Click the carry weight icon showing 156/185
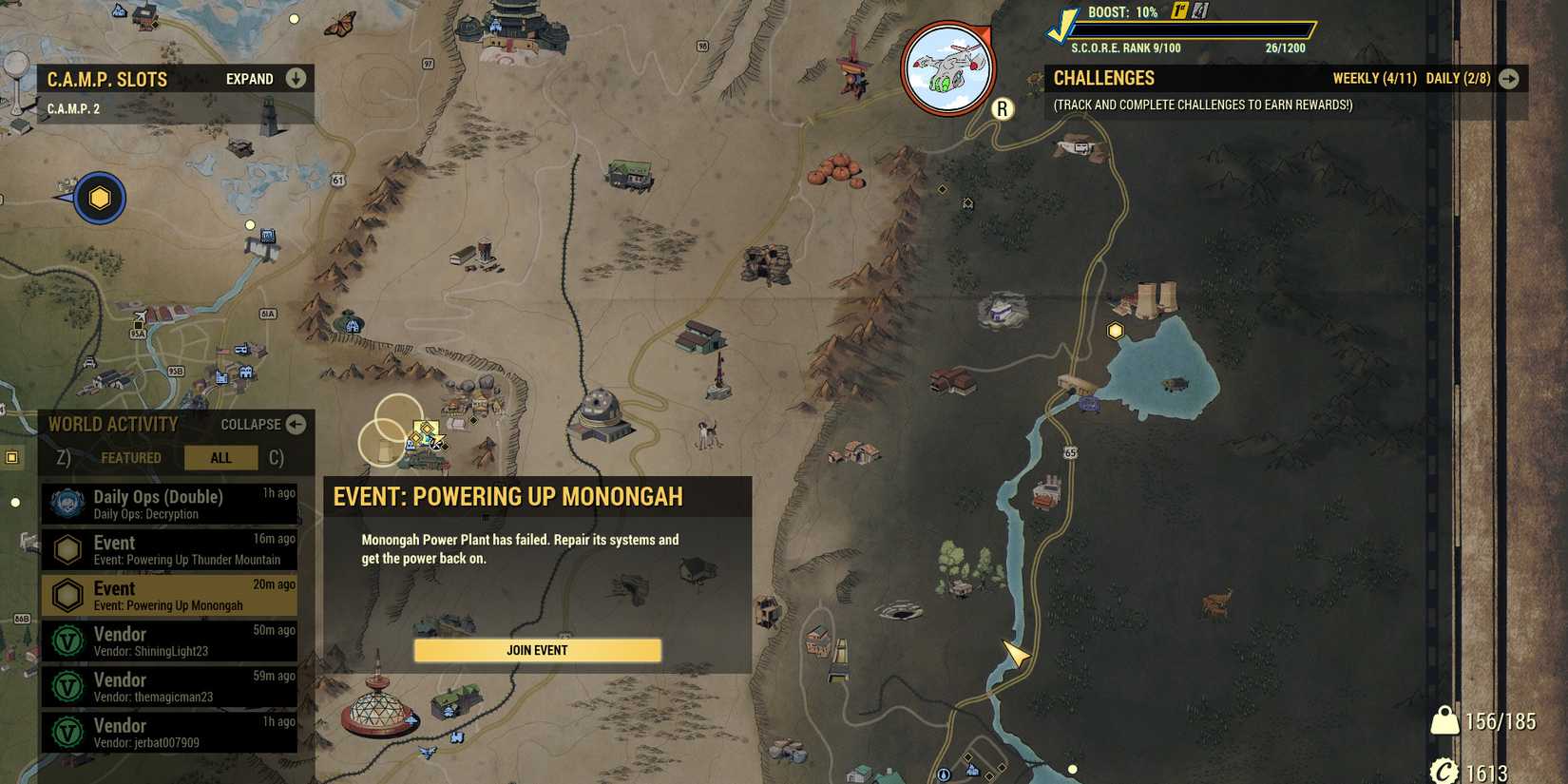This screenshot has height=784, width=1568. click(1446, 722)
